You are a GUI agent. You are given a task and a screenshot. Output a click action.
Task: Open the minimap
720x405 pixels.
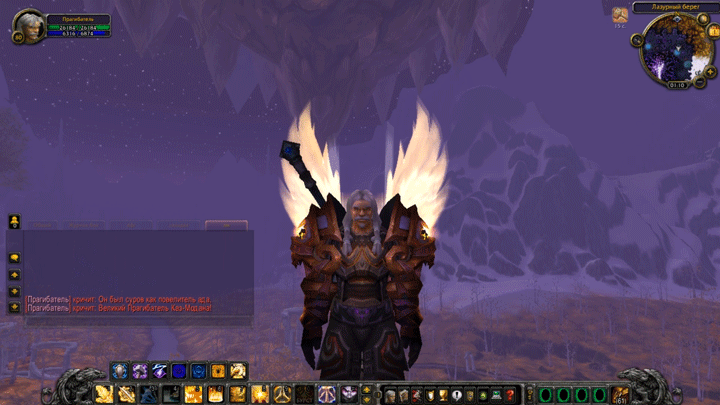pyautogui.click(x=676, y=49)
